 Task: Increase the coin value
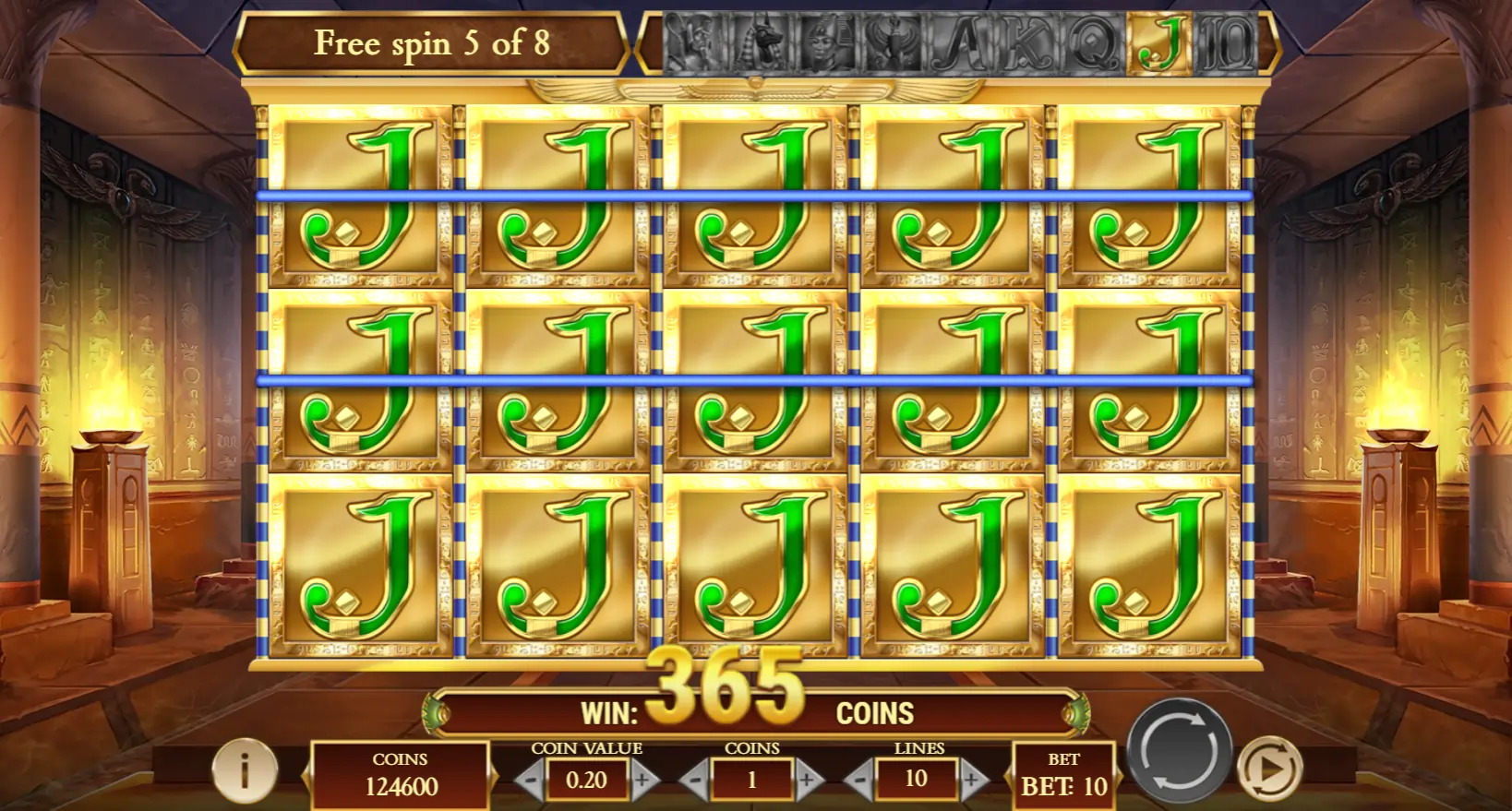click(644, 781)
